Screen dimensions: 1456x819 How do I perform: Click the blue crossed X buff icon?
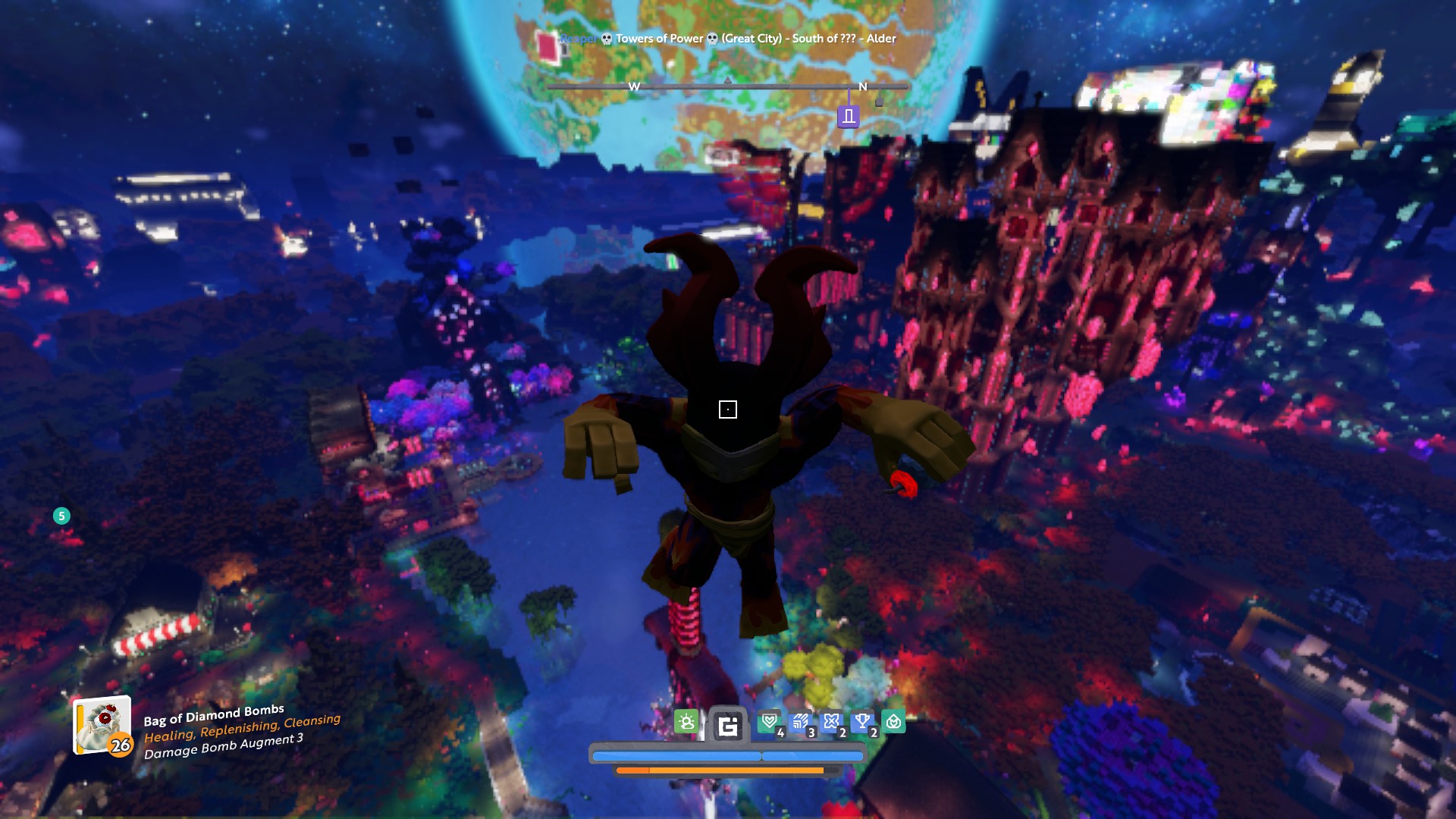[x=832, y=722]
